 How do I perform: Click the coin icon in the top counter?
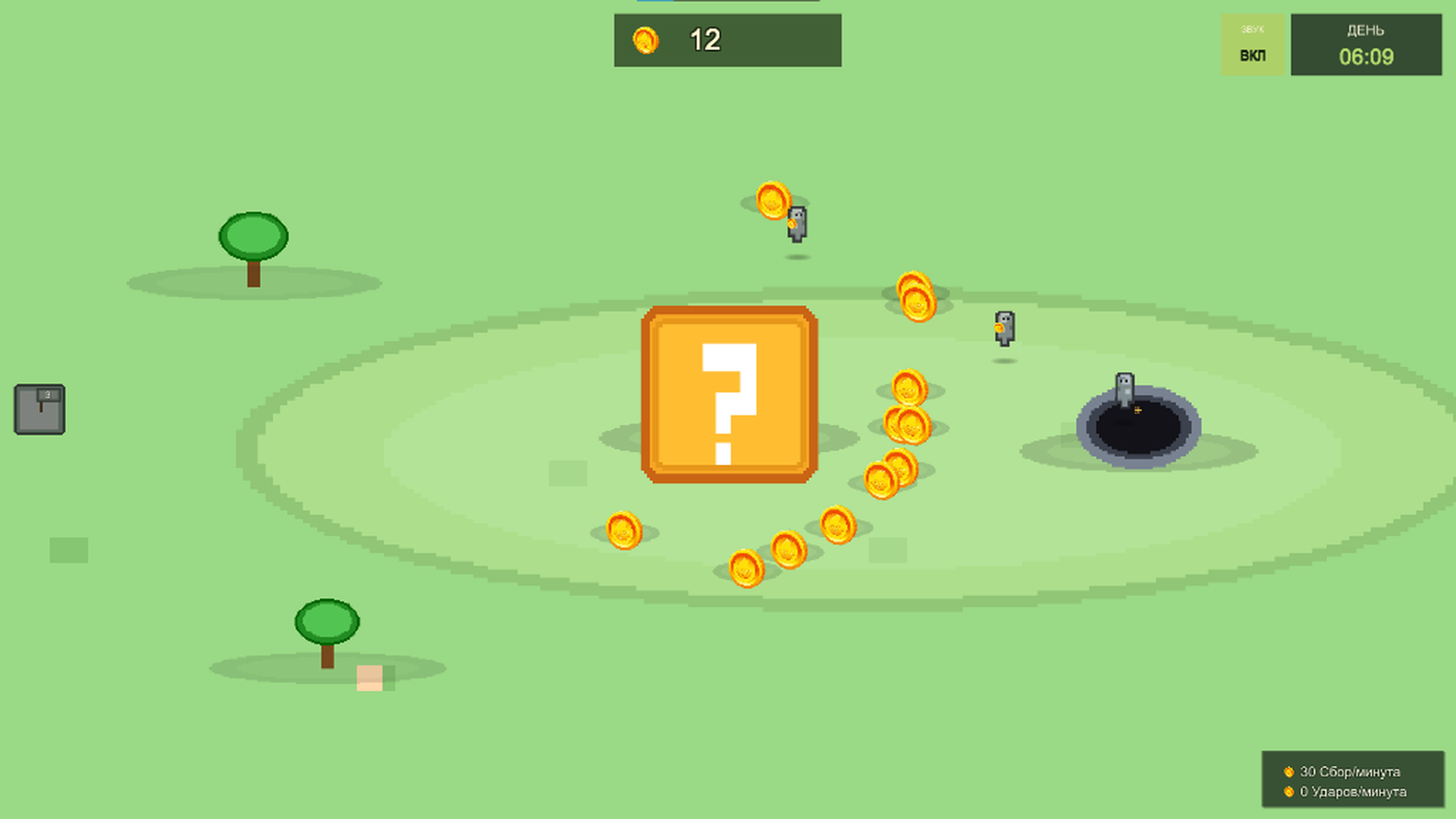pyautogui.click(x=645, y=40)
